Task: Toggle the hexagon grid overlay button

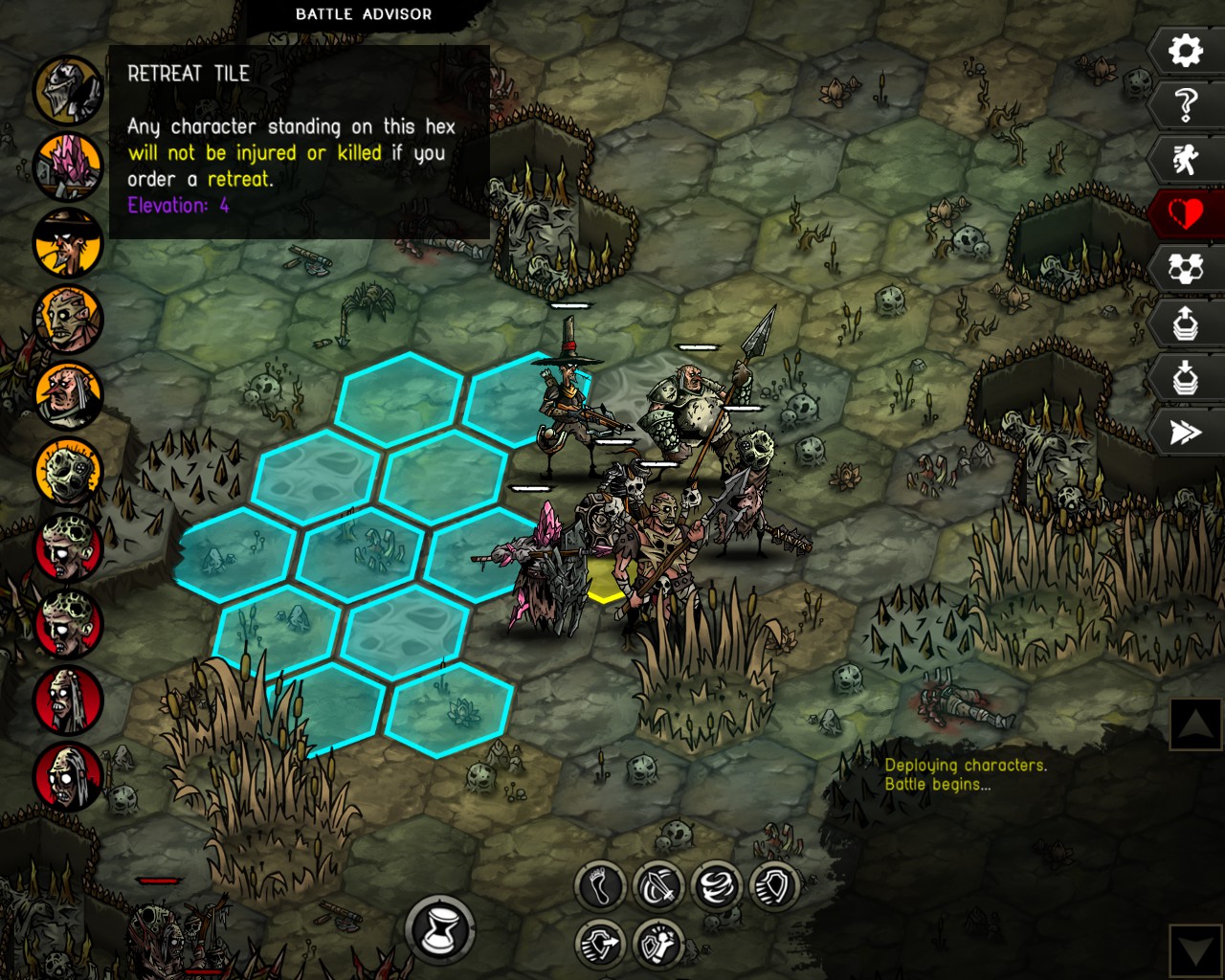Action: [x=1186, y=269]
